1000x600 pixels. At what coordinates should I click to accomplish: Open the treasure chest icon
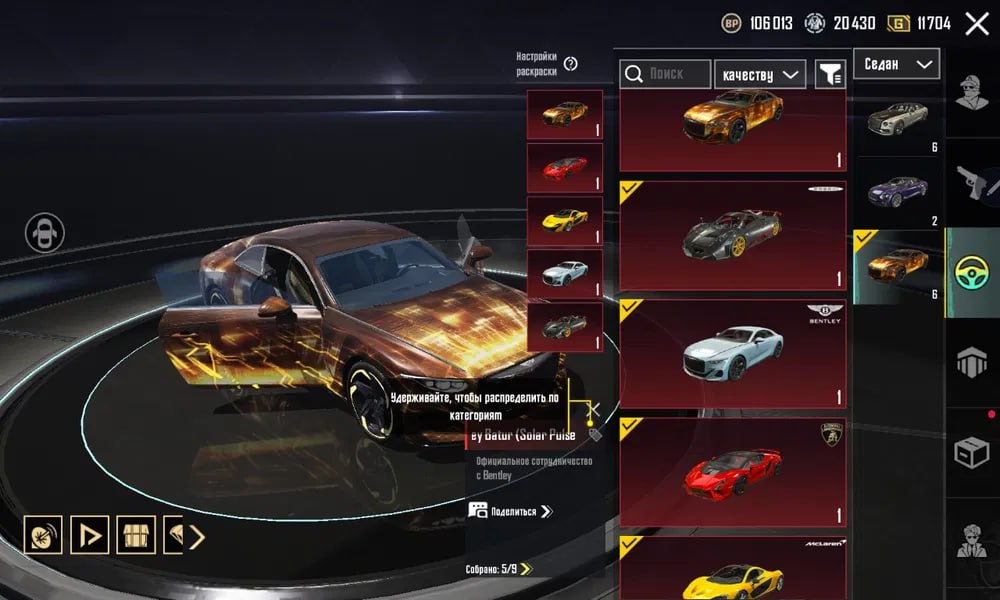(x=136, y=536)
